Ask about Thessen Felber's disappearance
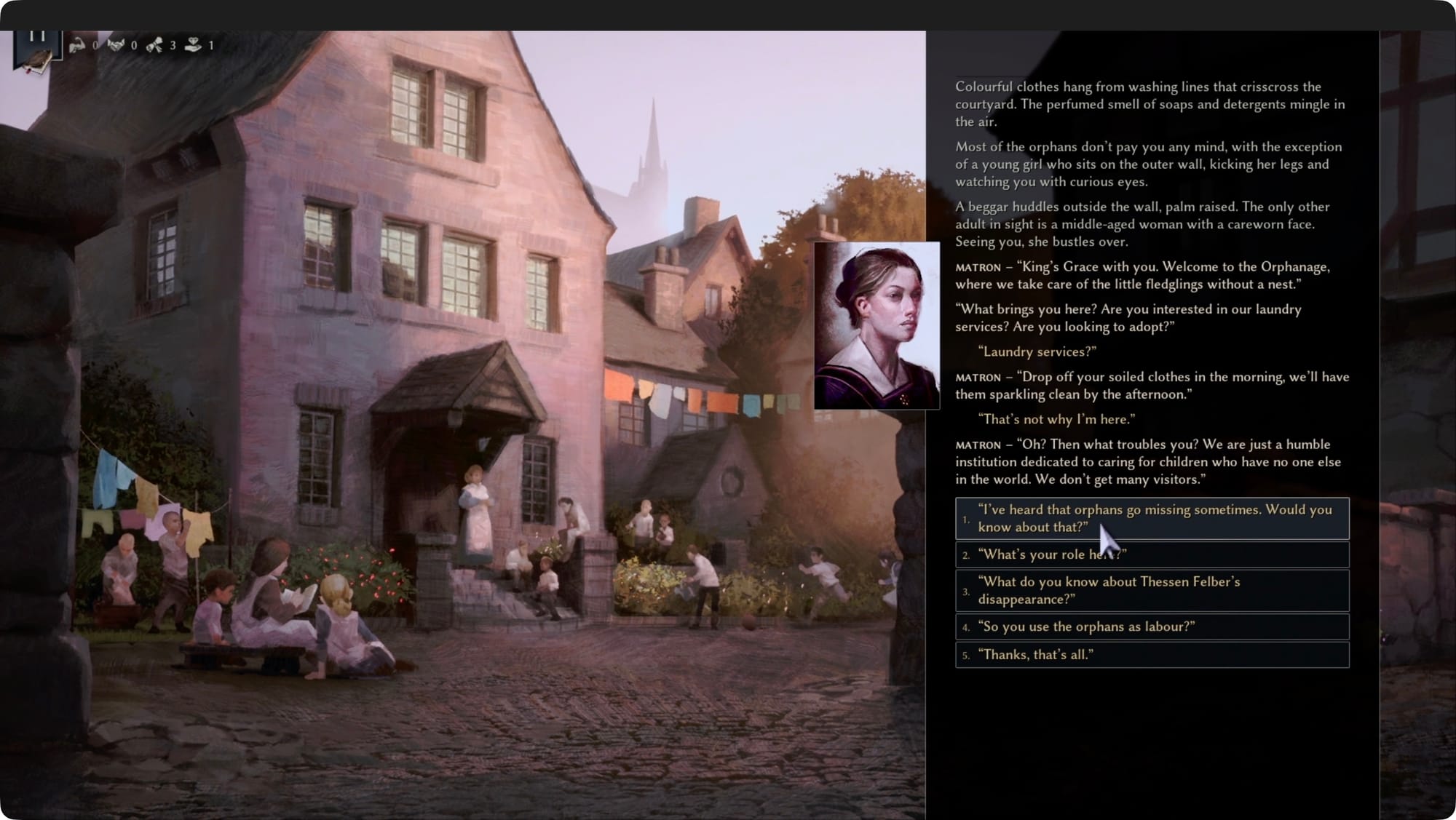Screen dimensions: 1456x820 click(x=1152, y=590)
